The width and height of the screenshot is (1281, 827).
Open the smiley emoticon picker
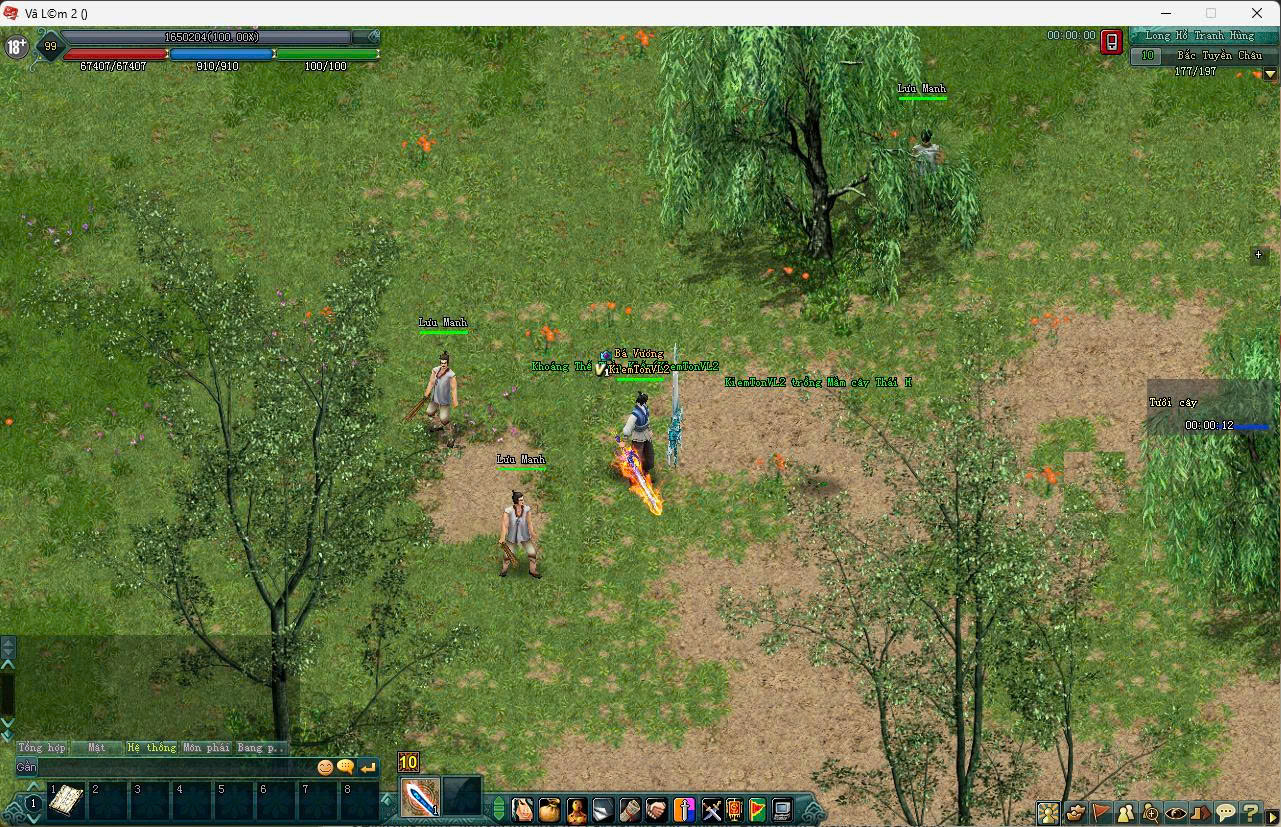click(x=325, y=767)
